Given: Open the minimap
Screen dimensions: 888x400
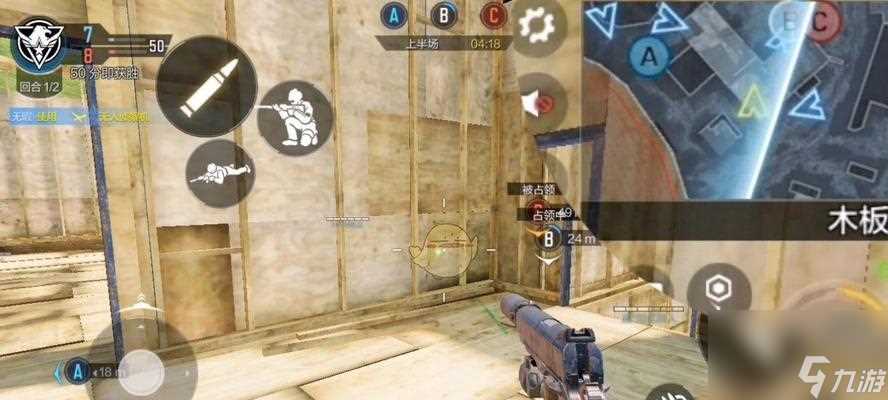Looking at the screenshot, I should click(735, 100).
